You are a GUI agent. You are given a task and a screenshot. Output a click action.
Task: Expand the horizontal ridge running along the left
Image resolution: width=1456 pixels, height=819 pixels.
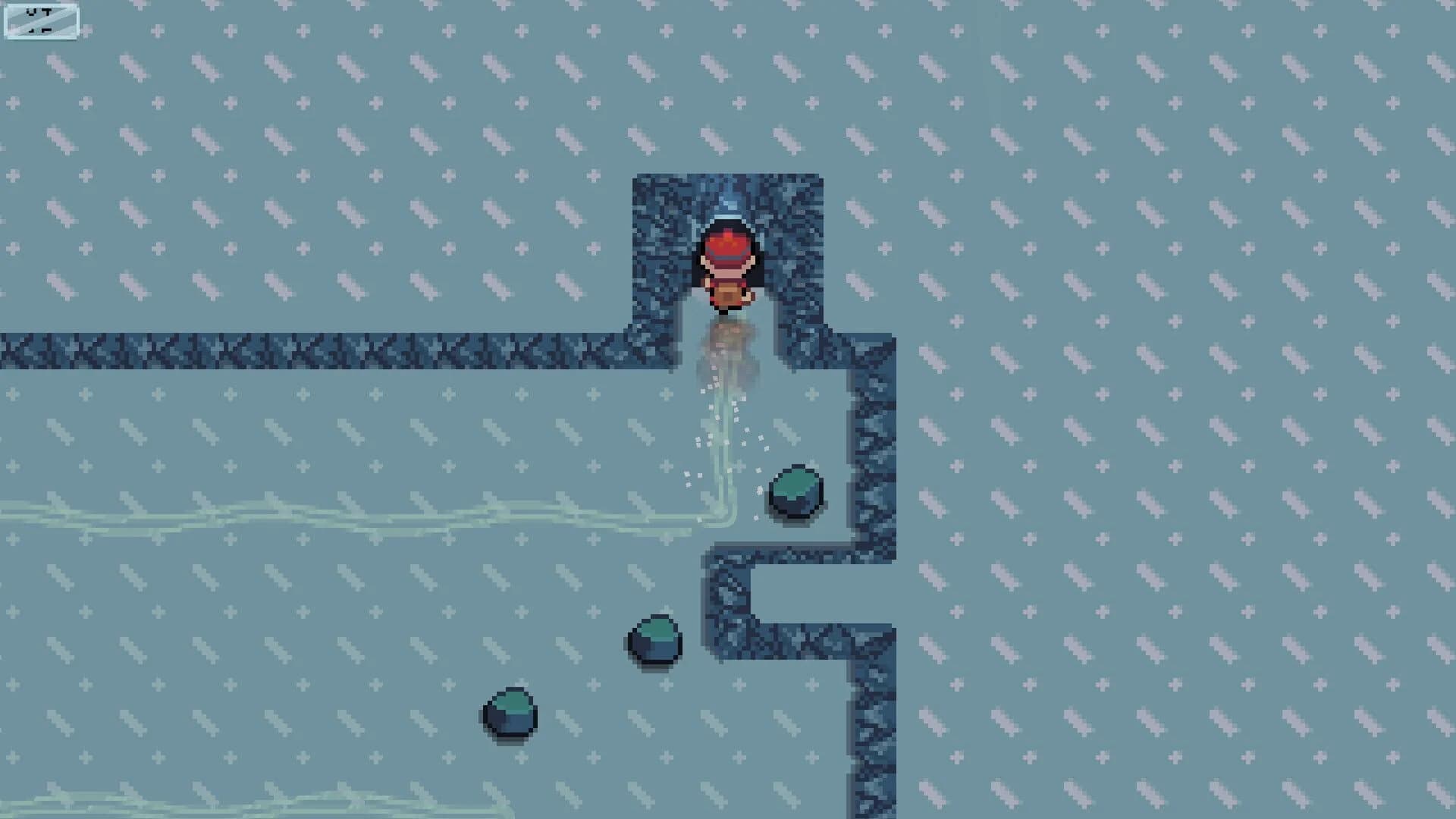[x=303, y=350]
